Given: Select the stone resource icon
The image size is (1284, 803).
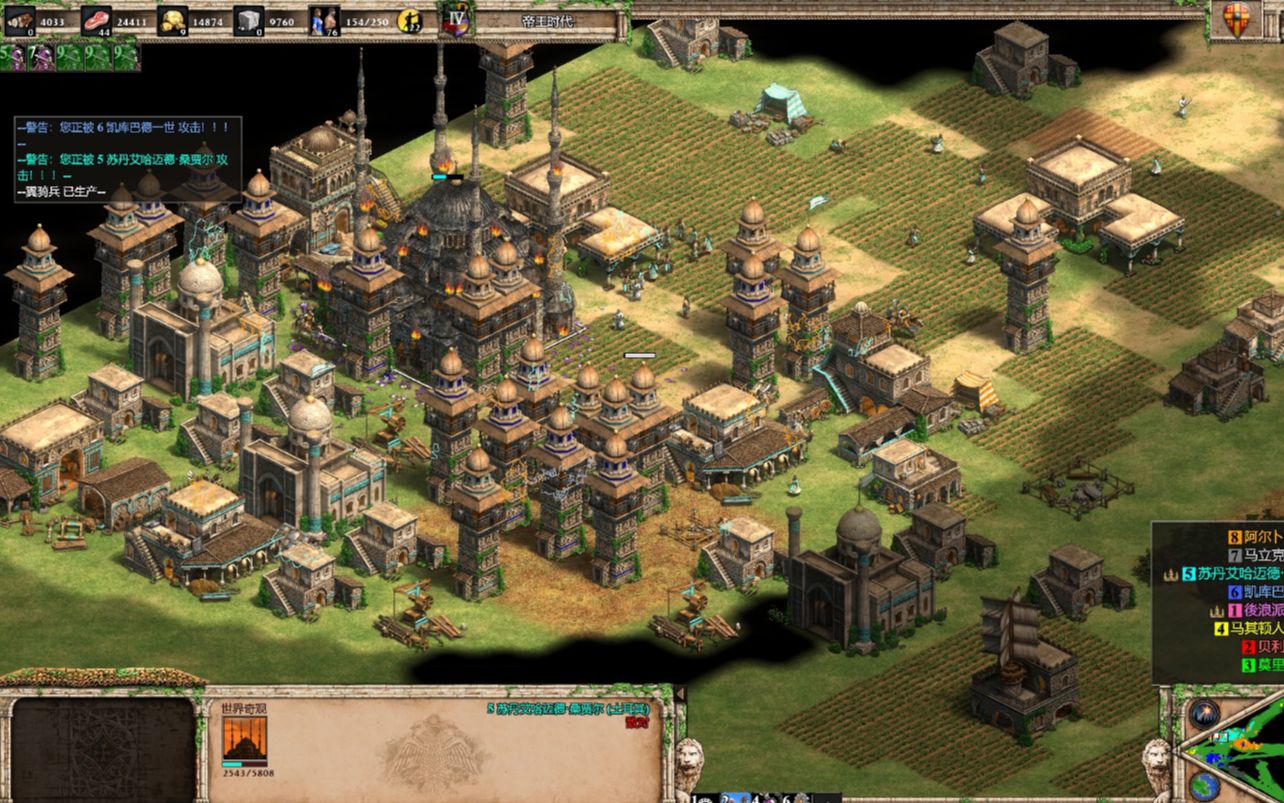Looking at the screenshot, I should [248, 18].
